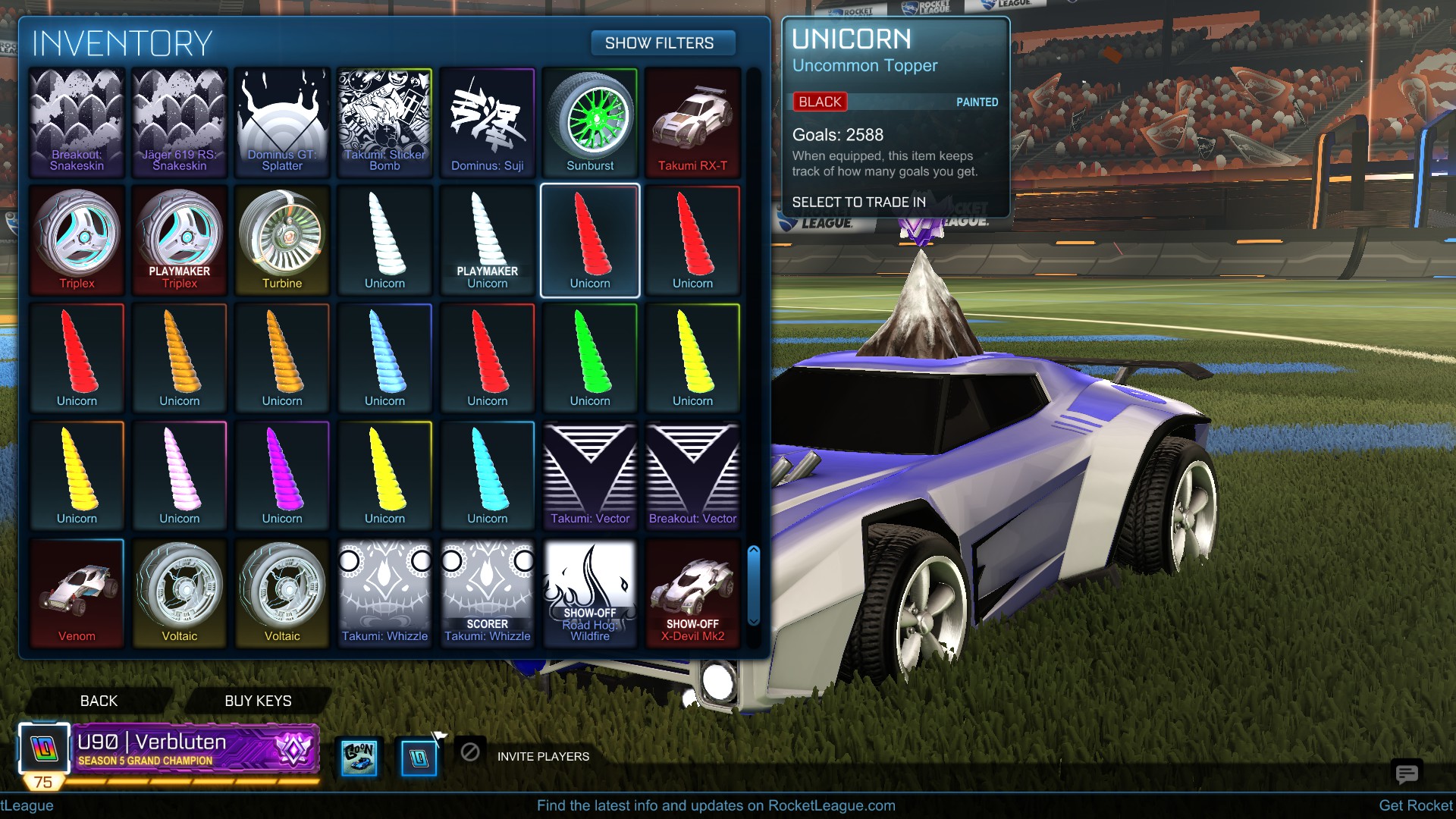Select the highlighted red Unicorn topper

589,240
